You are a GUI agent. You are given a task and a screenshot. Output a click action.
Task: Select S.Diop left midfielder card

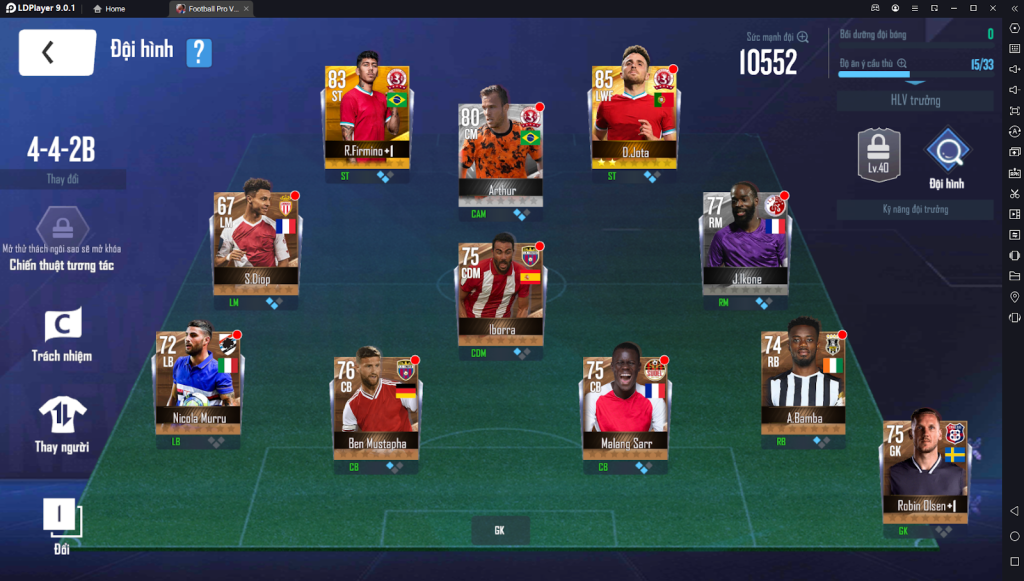(257, 236)
